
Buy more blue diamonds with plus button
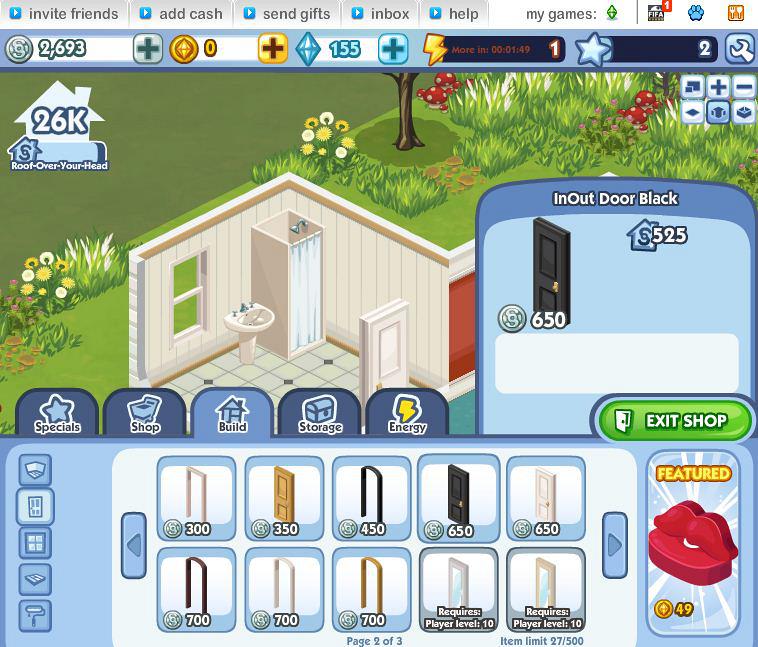coord(393,48)
